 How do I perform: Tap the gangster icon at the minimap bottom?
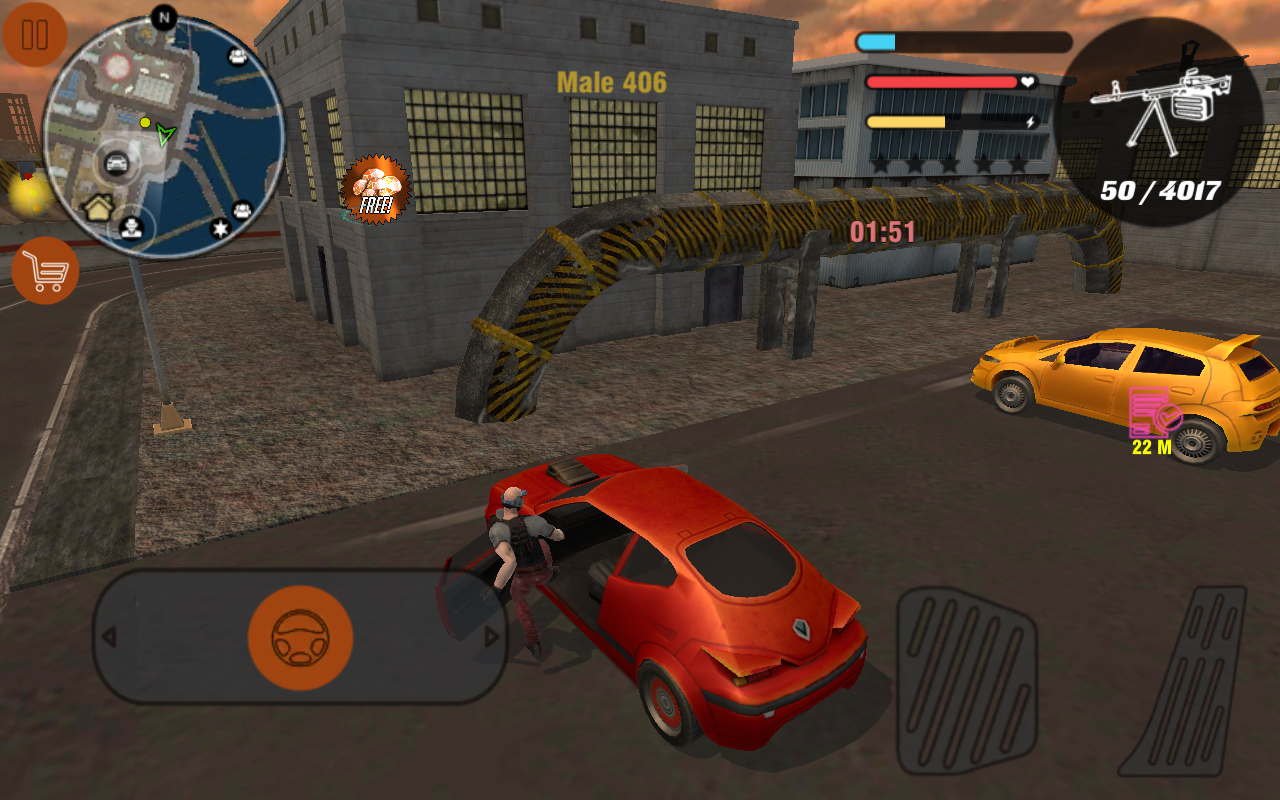coord(132,229)
